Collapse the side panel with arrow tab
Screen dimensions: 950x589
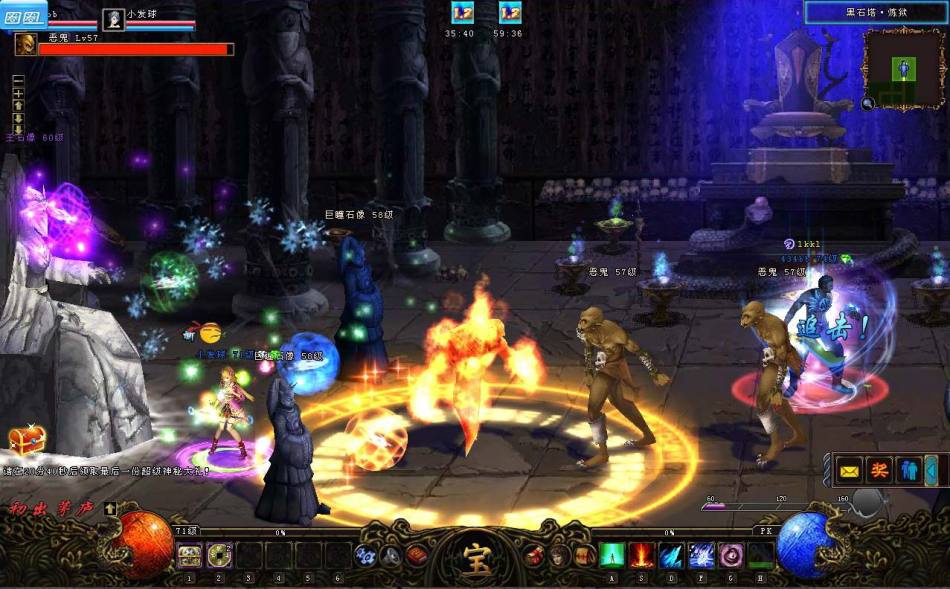click(x=931, y=469)
